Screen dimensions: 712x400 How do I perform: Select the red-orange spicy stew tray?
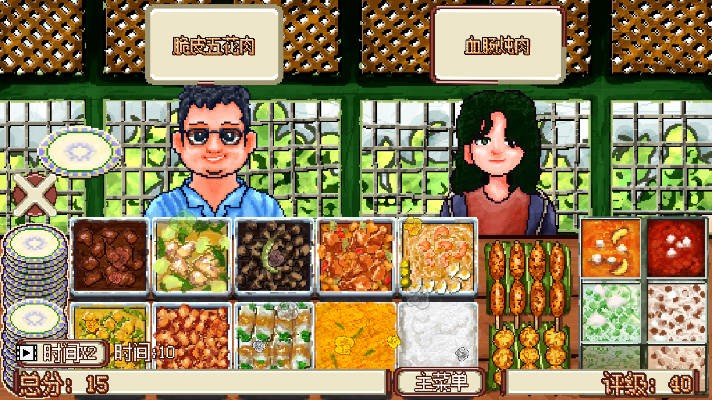tap(355, 257)
